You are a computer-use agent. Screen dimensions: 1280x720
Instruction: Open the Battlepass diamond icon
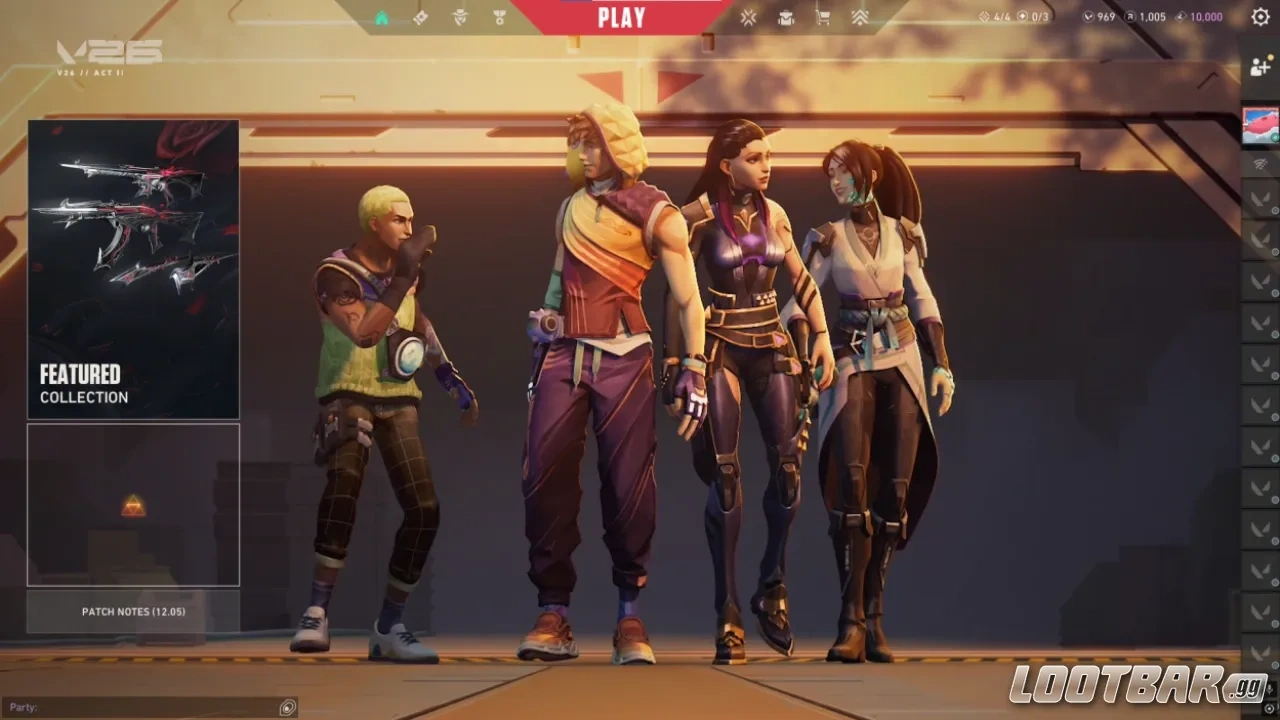click(419, 16)
